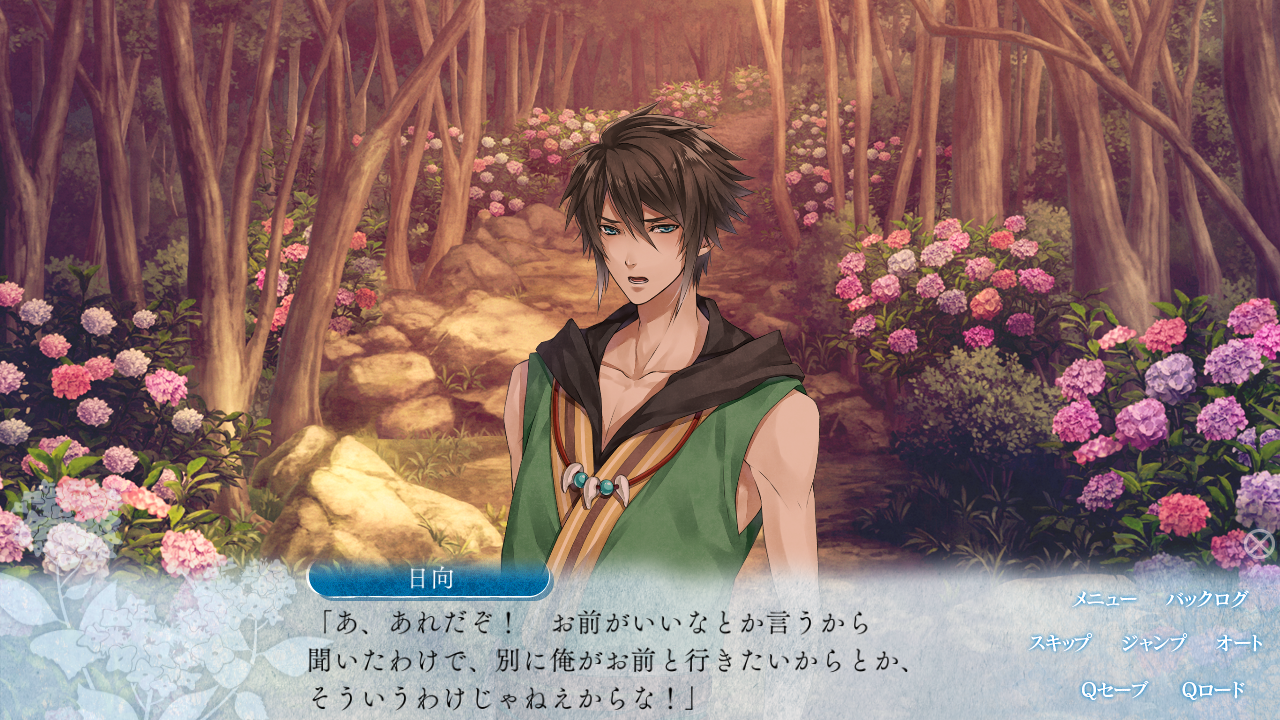Quick save with Qセーブ
Viewport: 1280px width, 720px height.
[1114, 690]
